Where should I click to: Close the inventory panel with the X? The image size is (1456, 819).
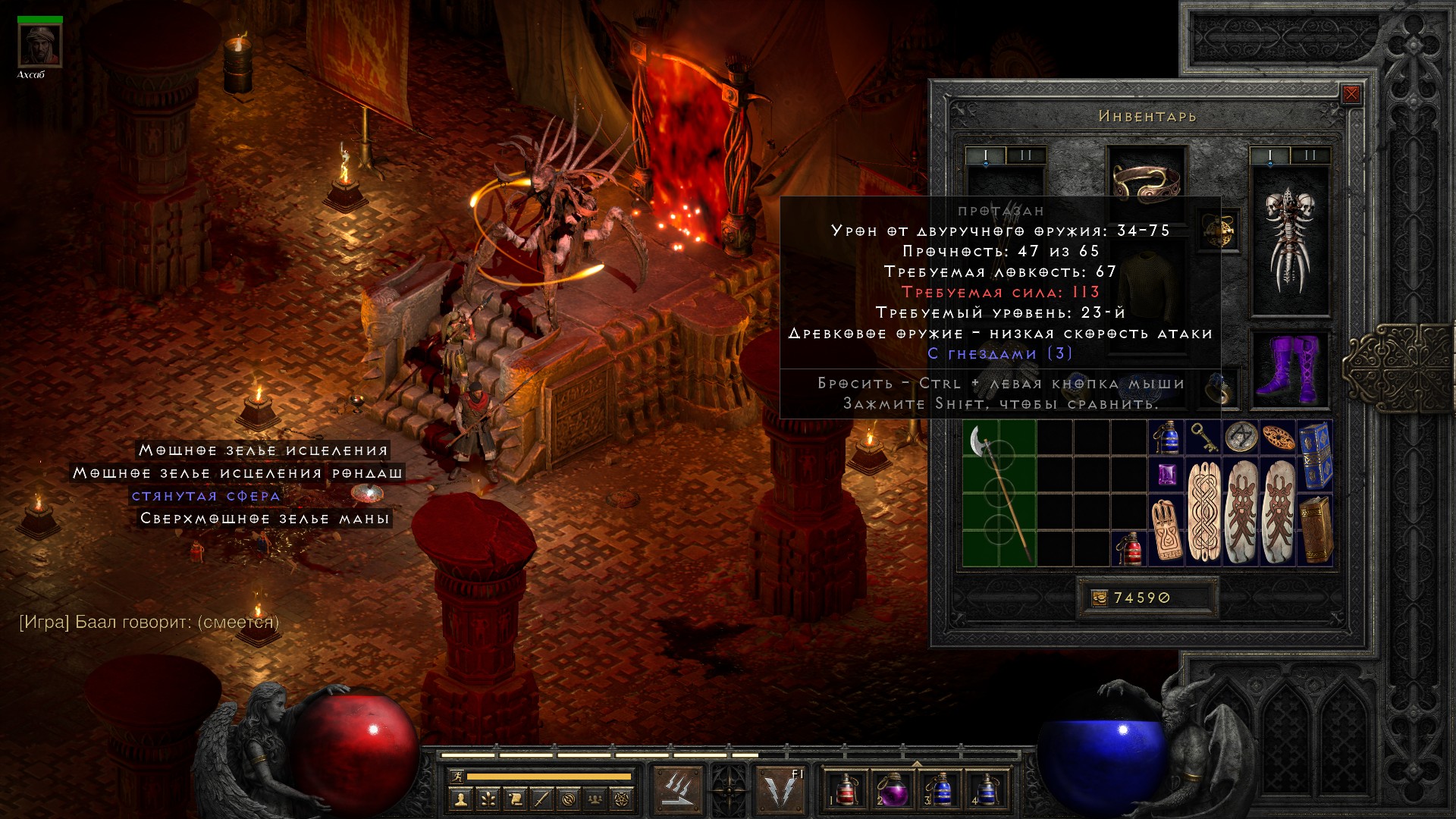point(1351,95)
